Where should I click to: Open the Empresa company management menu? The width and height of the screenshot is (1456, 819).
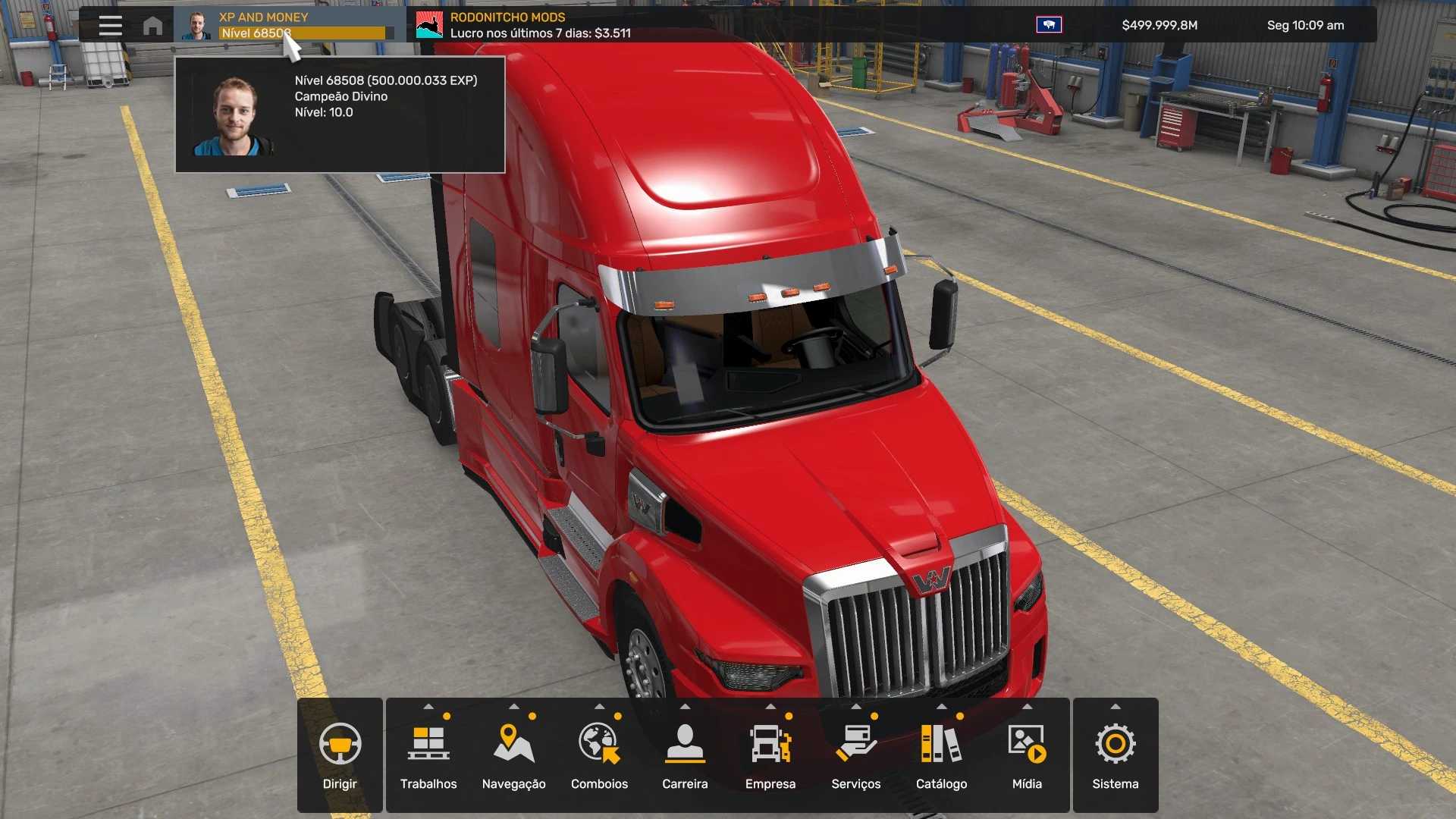[x=770, y=755]
